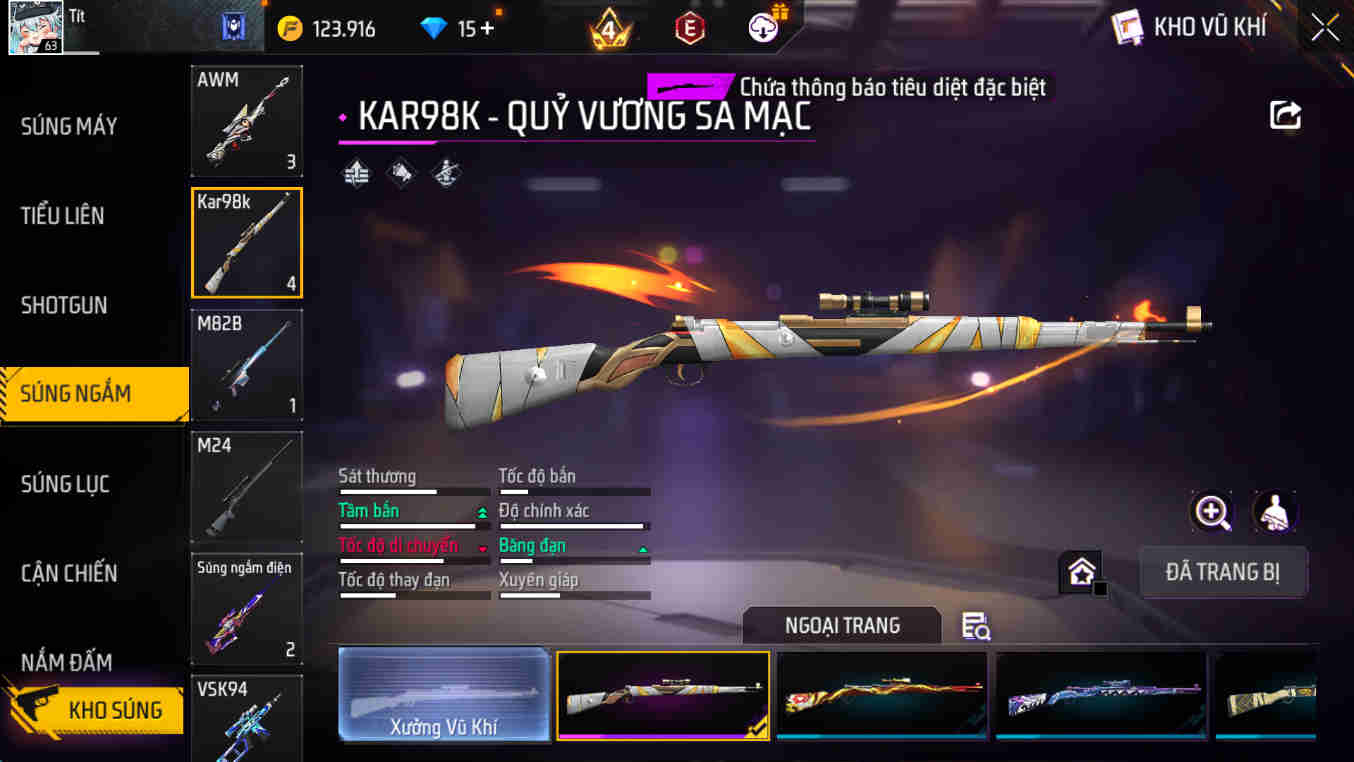Open the NGOẠI TRANG tab
The image size is (1354, 762).
pyautogui.click(x=841, y=624)
